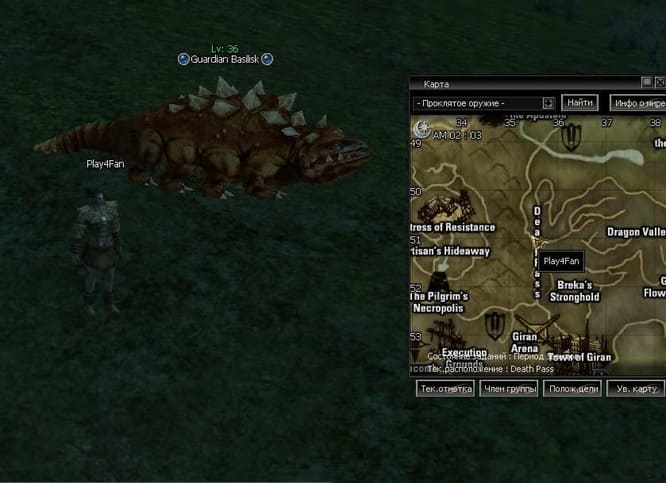Enlarge the map with "Ув. карту"
Screen dimensions: 666x483
pos(637,388)
